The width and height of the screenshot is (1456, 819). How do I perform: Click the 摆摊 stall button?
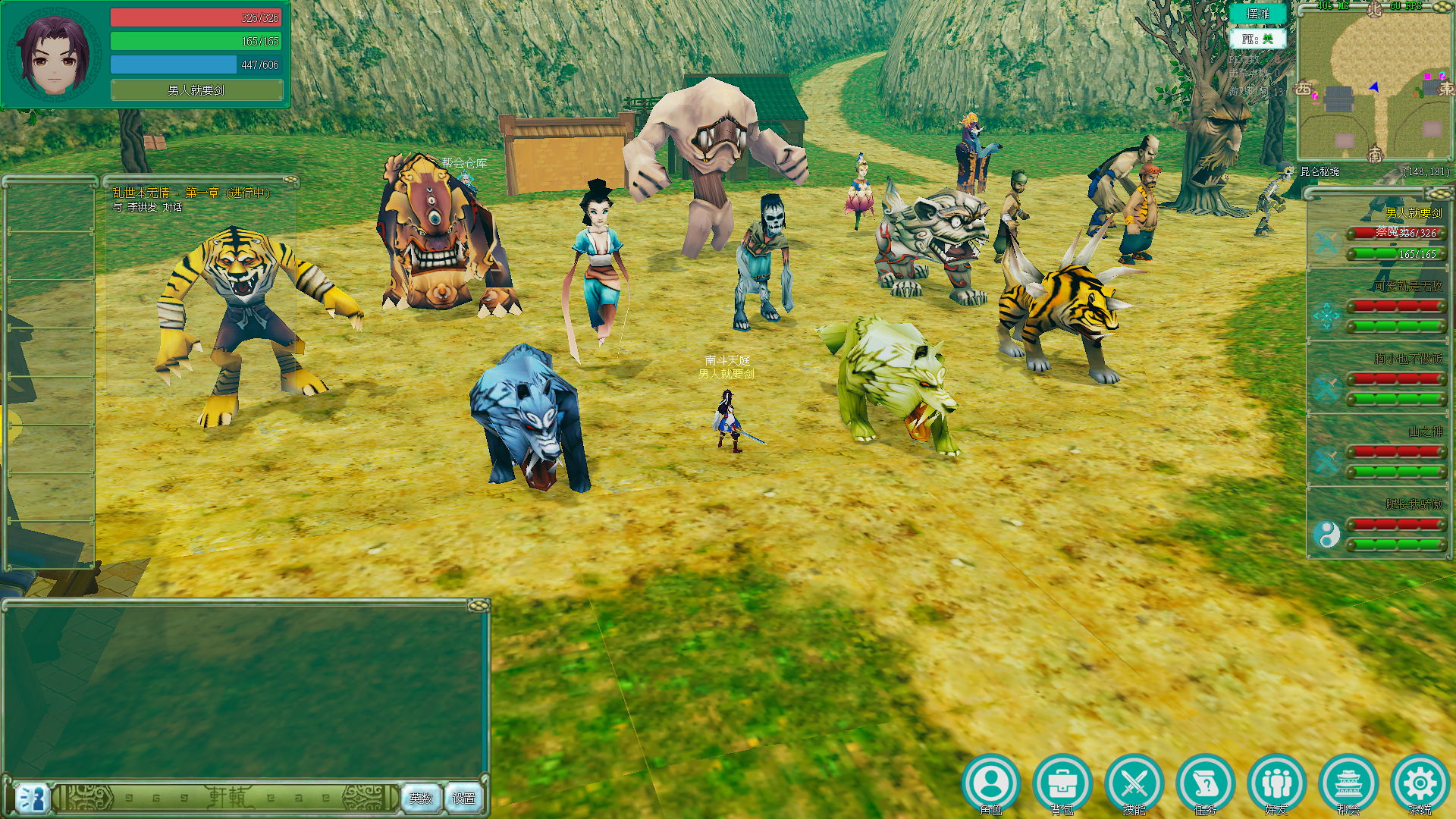click(x=1257, y=14)
